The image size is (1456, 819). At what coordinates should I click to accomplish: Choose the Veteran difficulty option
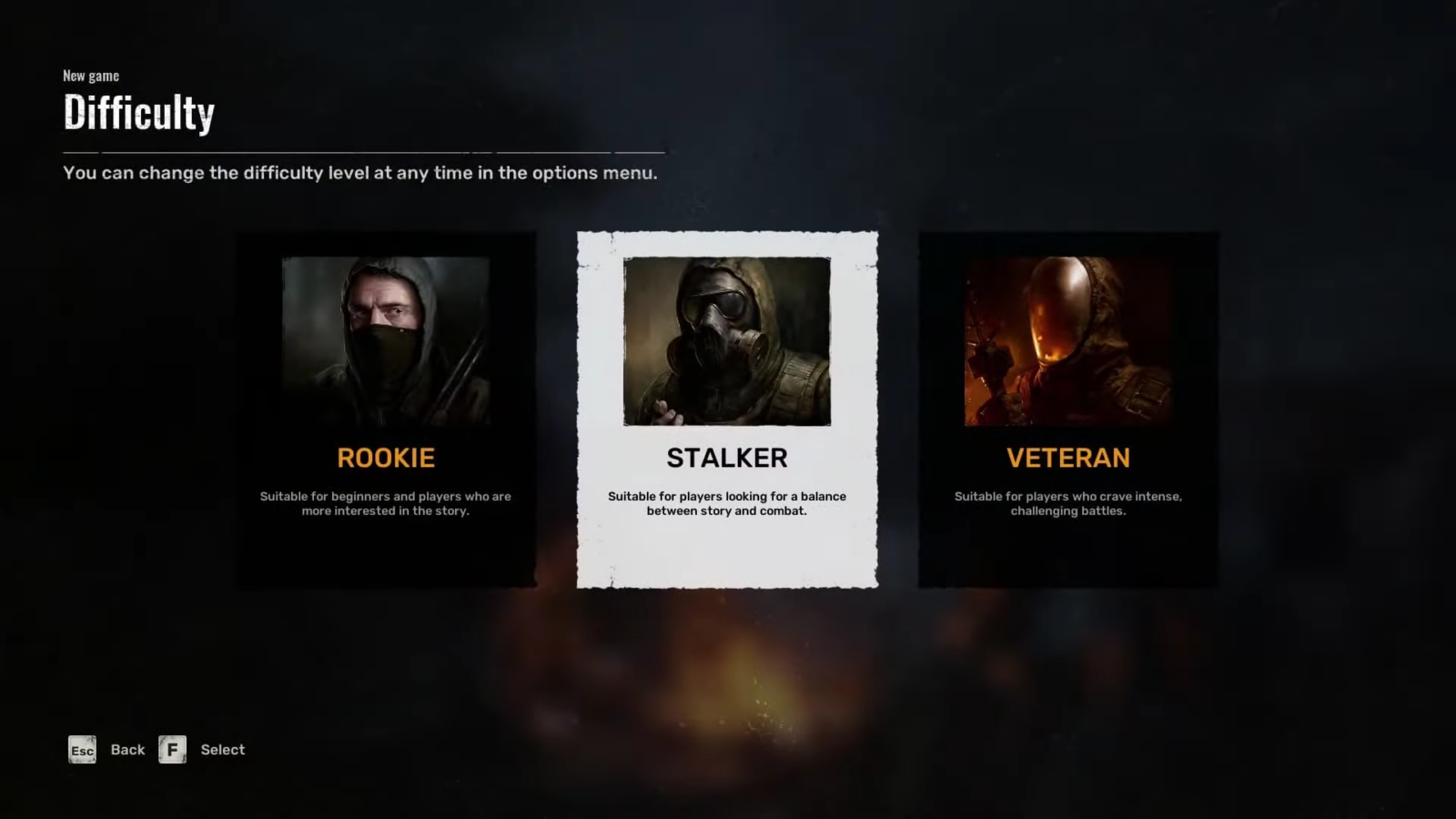[x=1067, y=409]
